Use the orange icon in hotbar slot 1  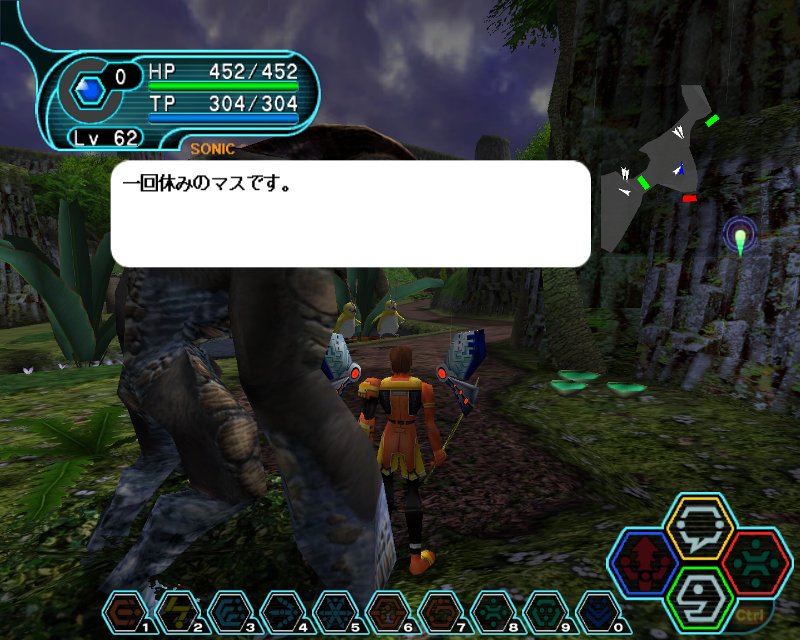pos(125,610)
